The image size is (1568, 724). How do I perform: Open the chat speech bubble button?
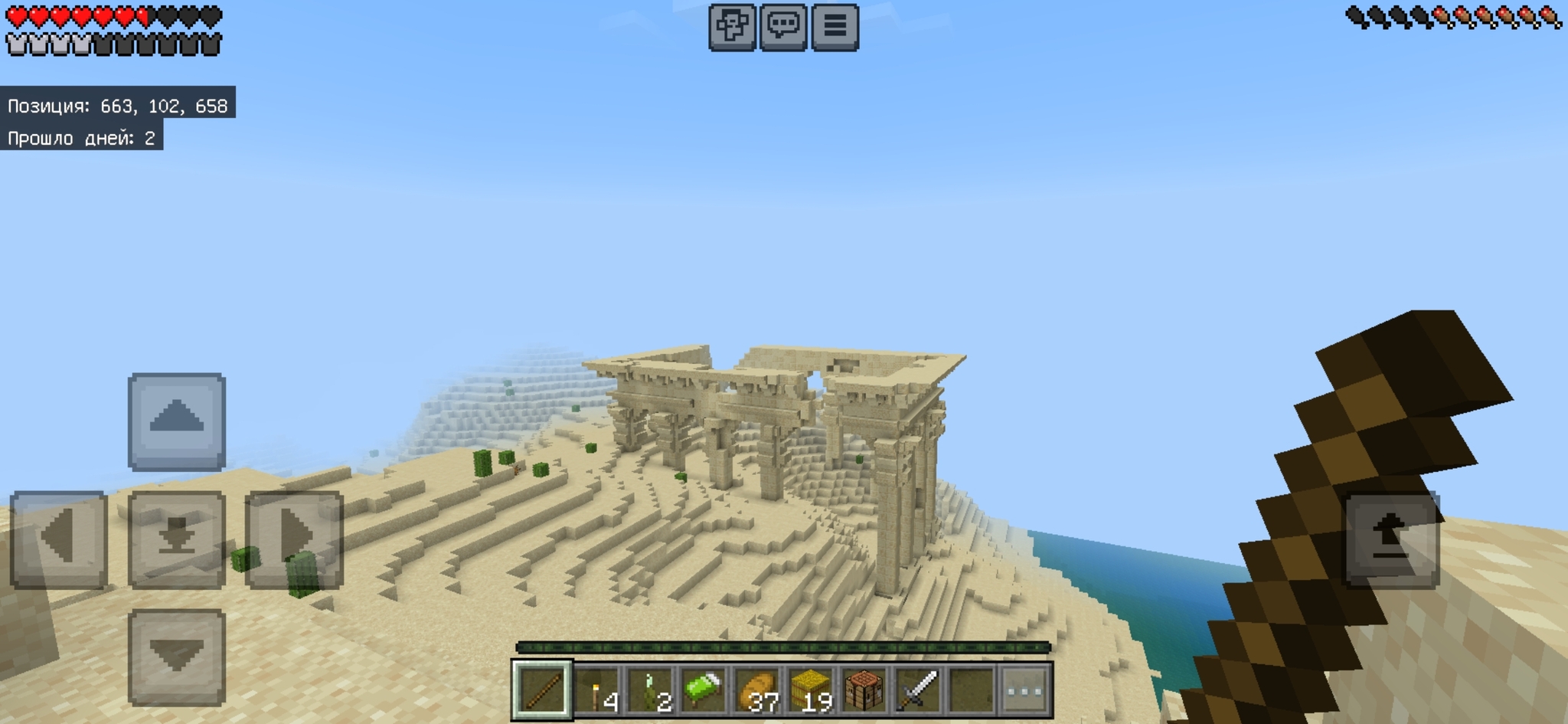(x=783, y=27)
